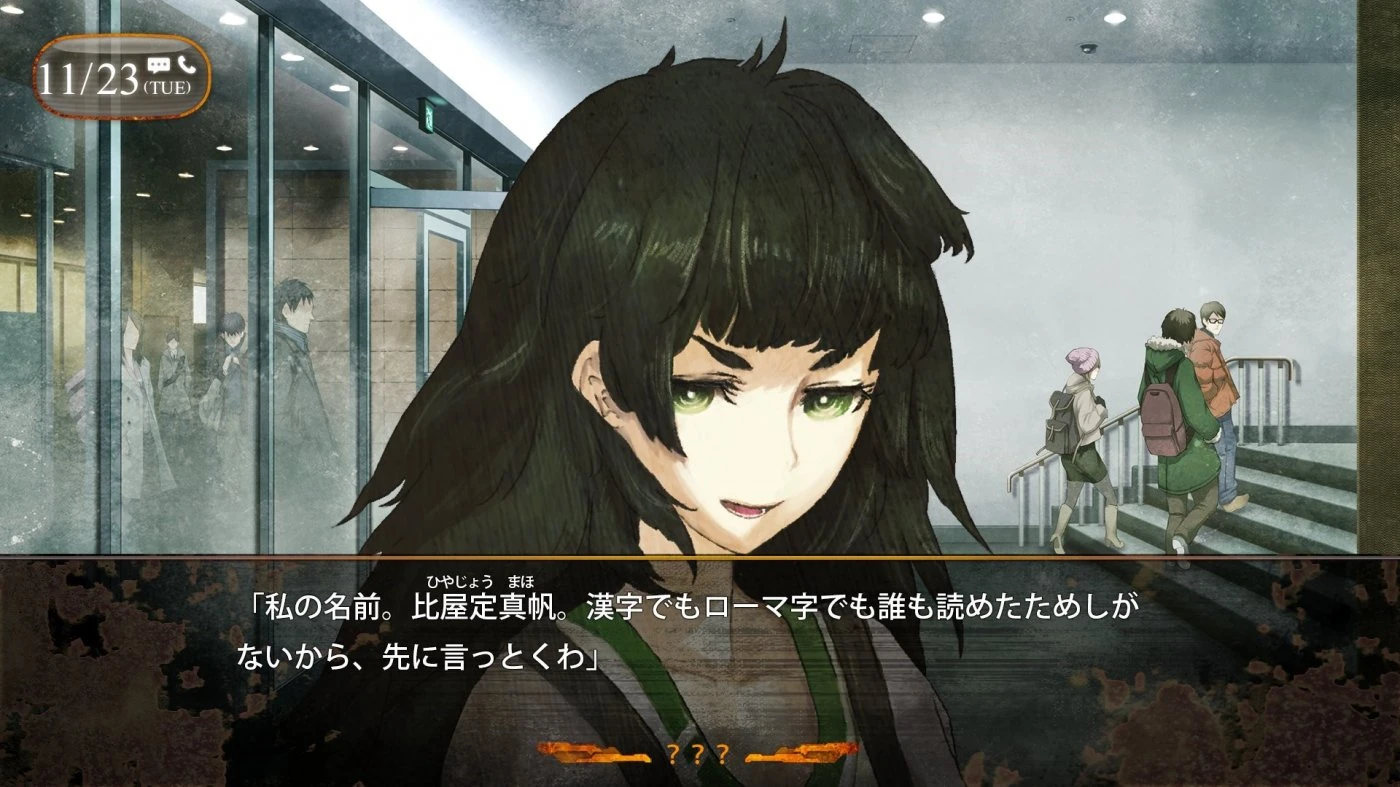Select the phone icon next to the date
Image resolution: width=1400 pixels, height=787 pixels.
pos(185,62)
